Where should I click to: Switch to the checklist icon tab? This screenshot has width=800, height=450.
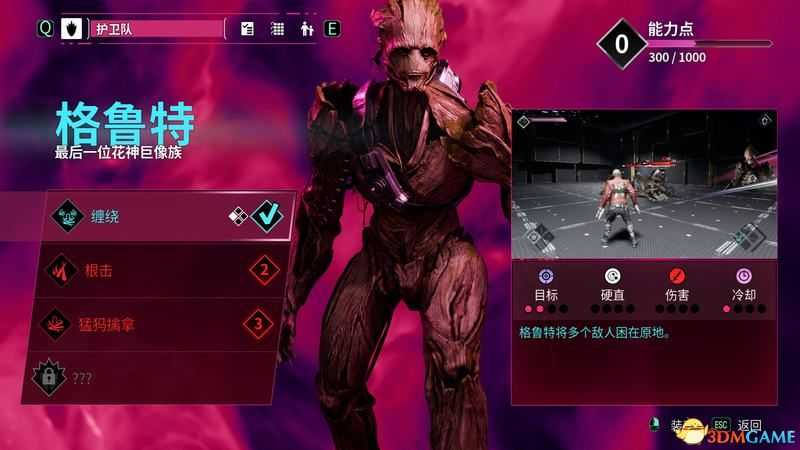(249, 29)
